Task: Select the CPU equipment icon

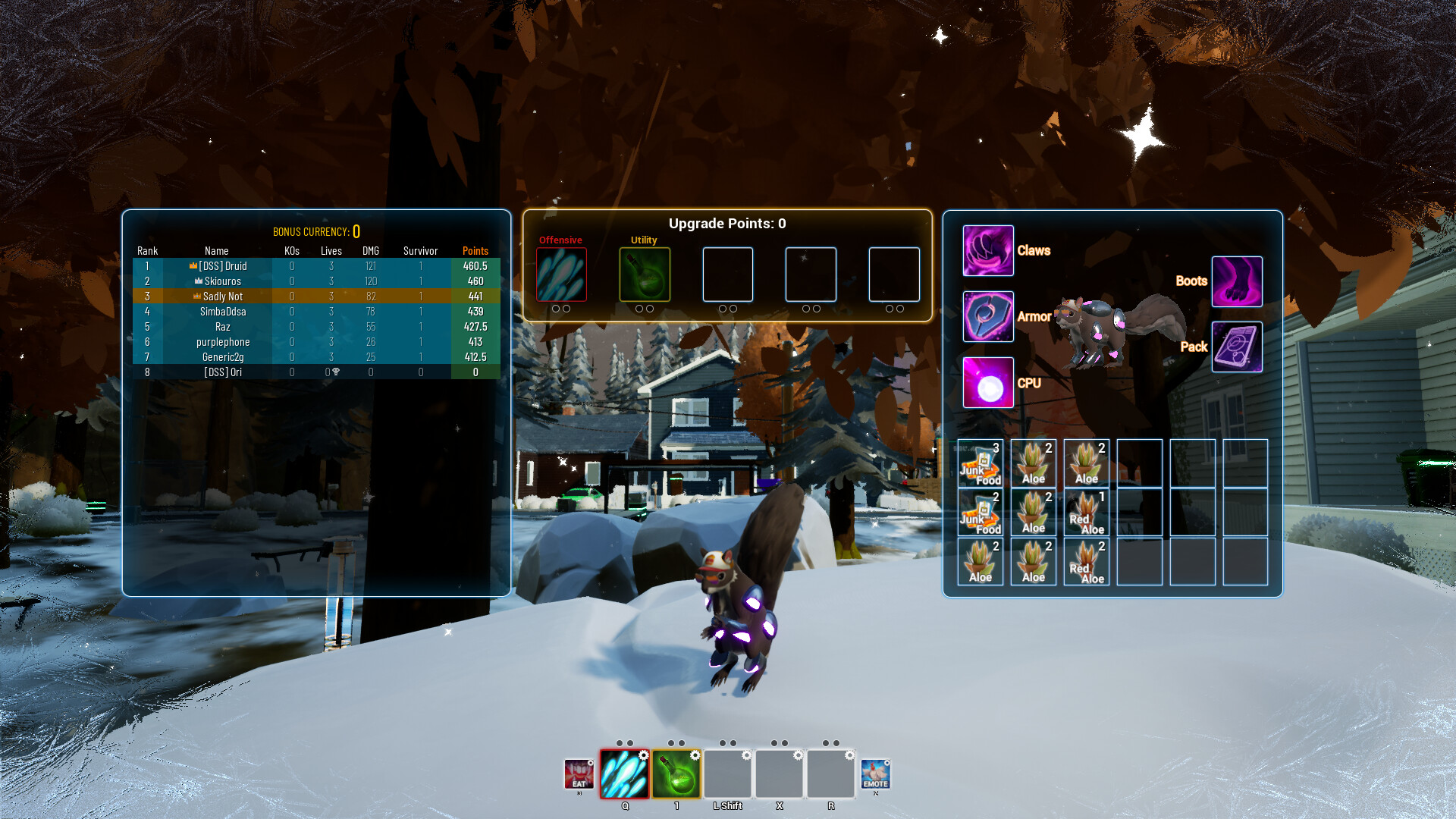Action: pos(987,382)
